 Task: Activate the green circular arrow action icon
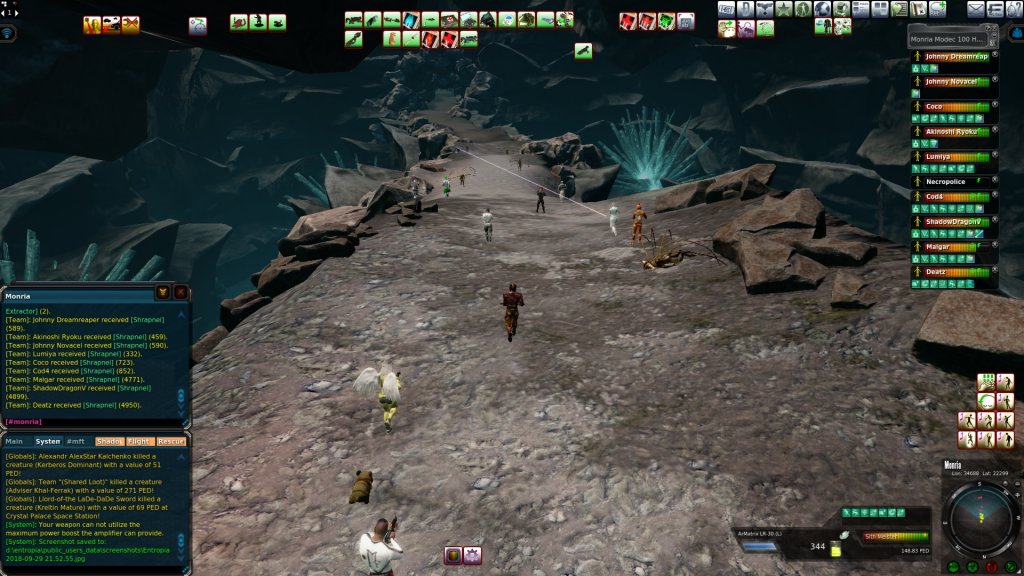tap(987, 401)
